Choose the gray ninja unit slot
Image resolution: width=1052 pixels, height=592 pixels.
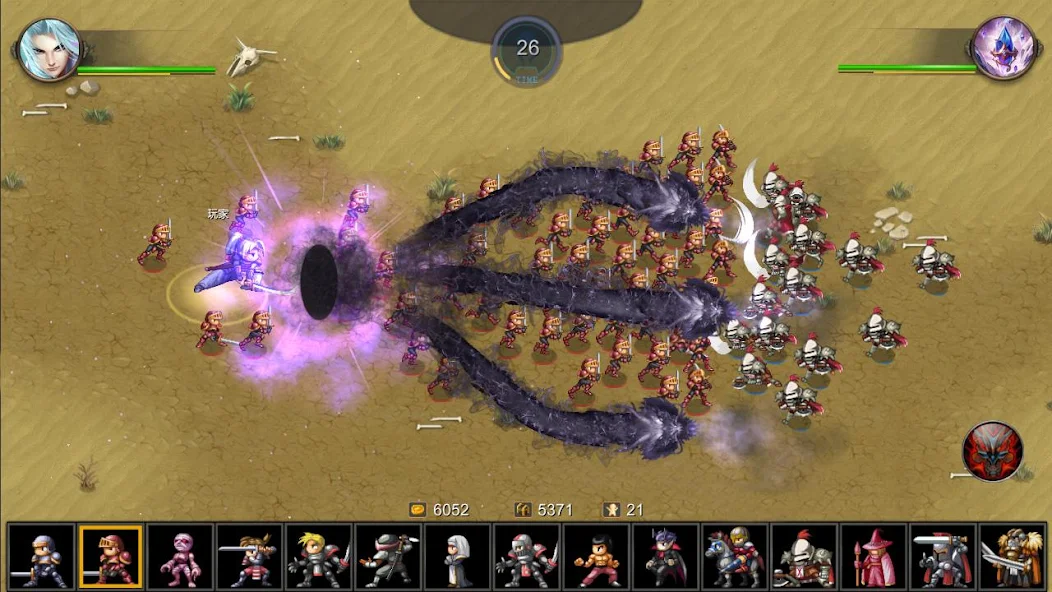388,556
